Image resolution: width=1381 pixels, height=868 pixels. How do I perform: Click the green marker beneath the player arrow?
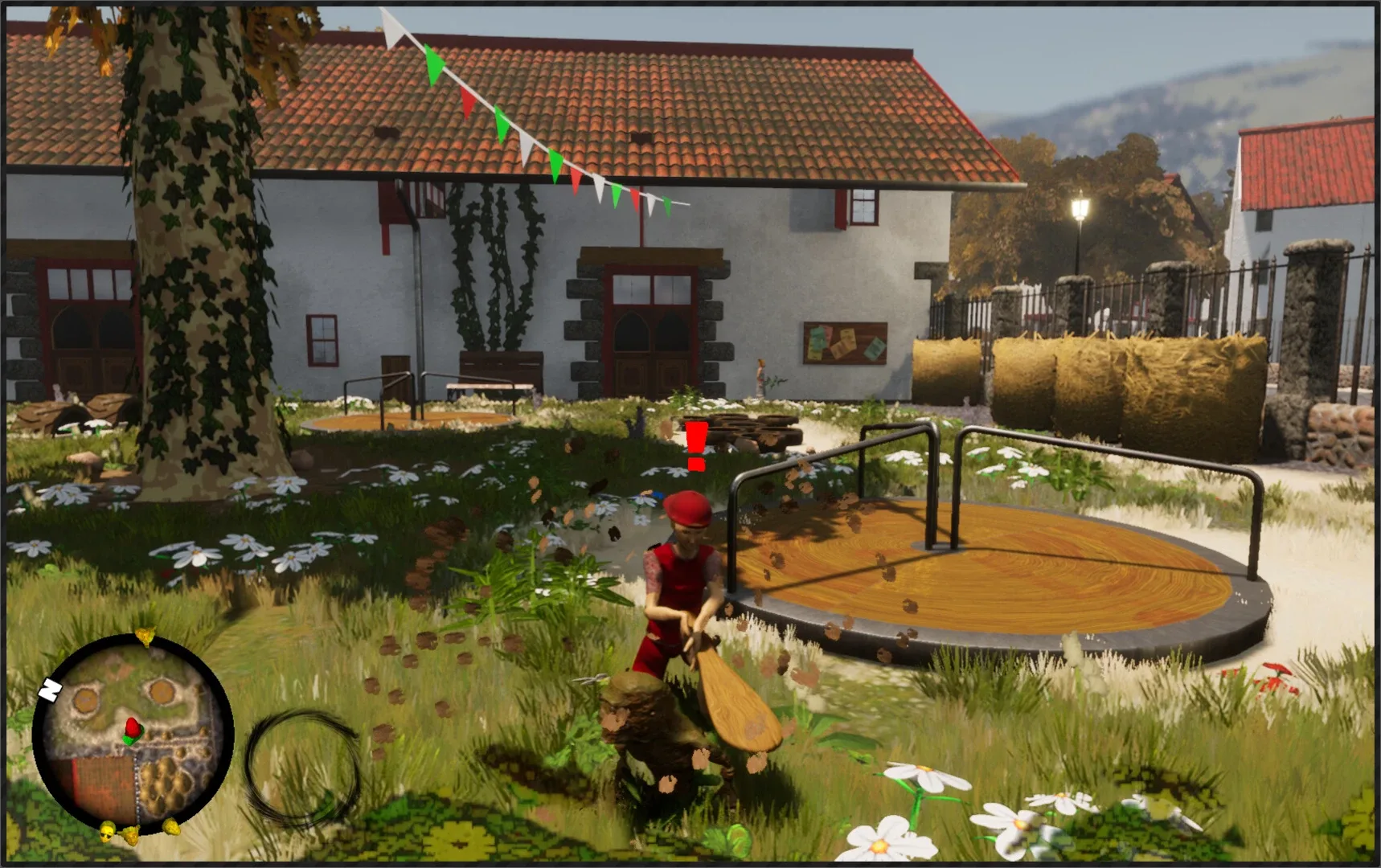[130, 740]
